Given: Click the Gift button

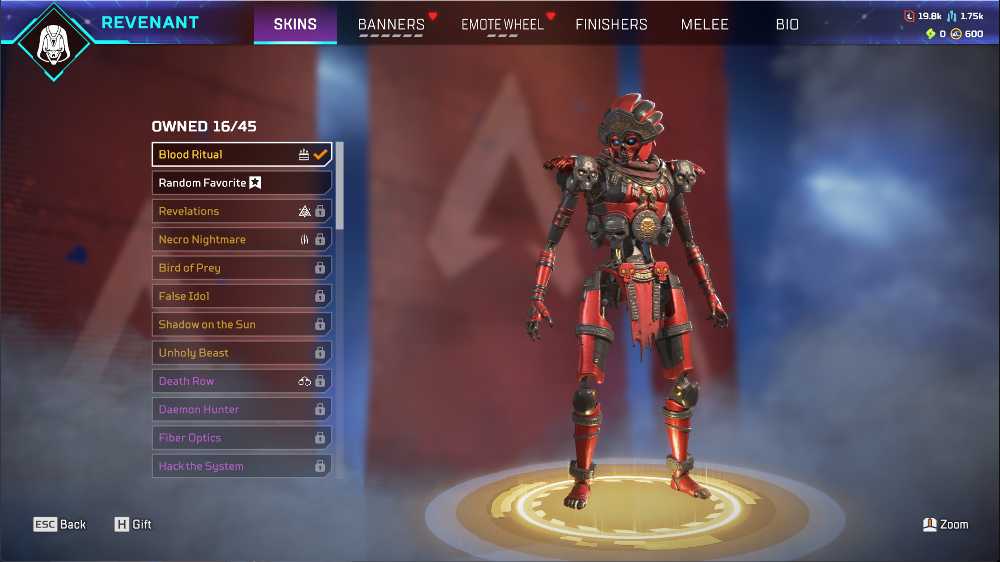Looking at the screenshot, I should 133,524.
